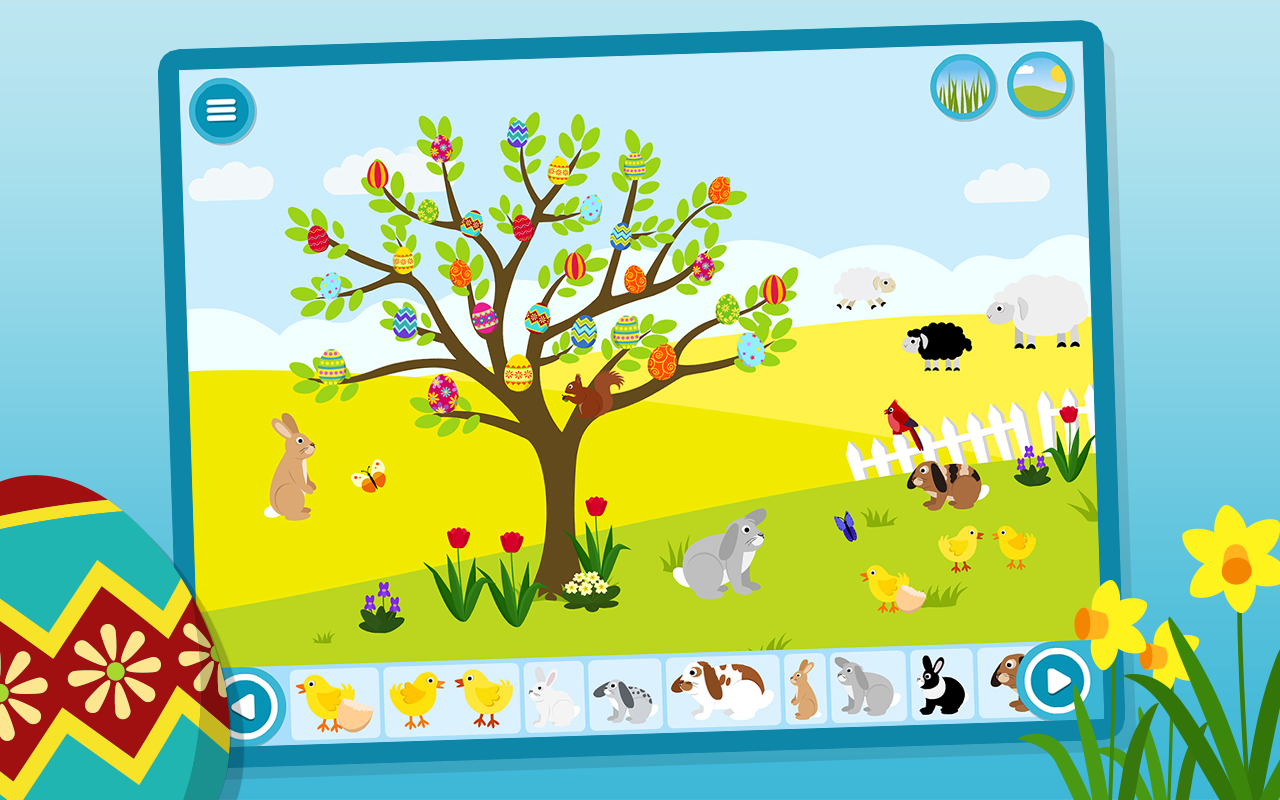Select the brown-and-white lop rabbit sticker
The image size is (1280, 800).
click(722, 693)
